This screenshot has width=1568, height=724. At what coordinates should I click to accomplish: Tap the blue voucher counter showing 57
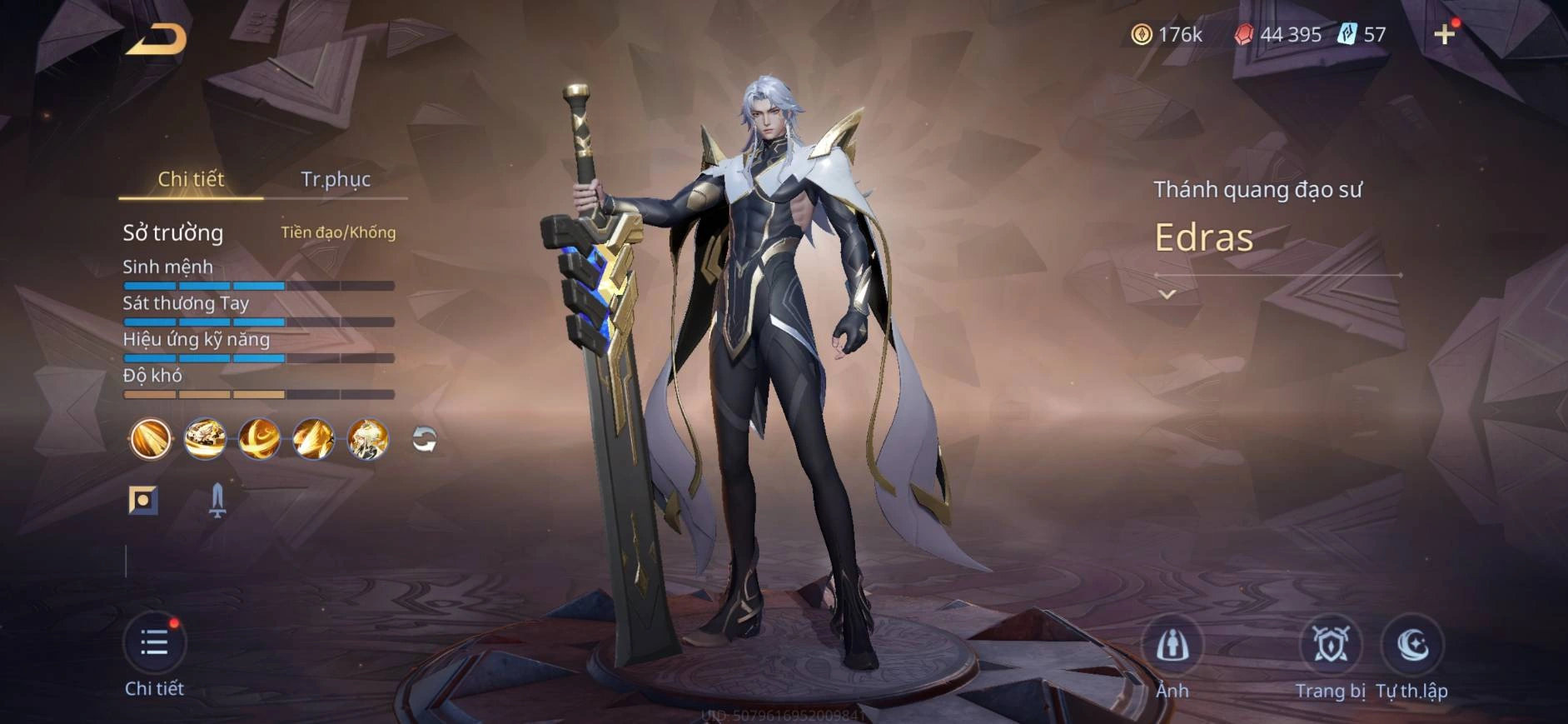[x=1365, y=35]
